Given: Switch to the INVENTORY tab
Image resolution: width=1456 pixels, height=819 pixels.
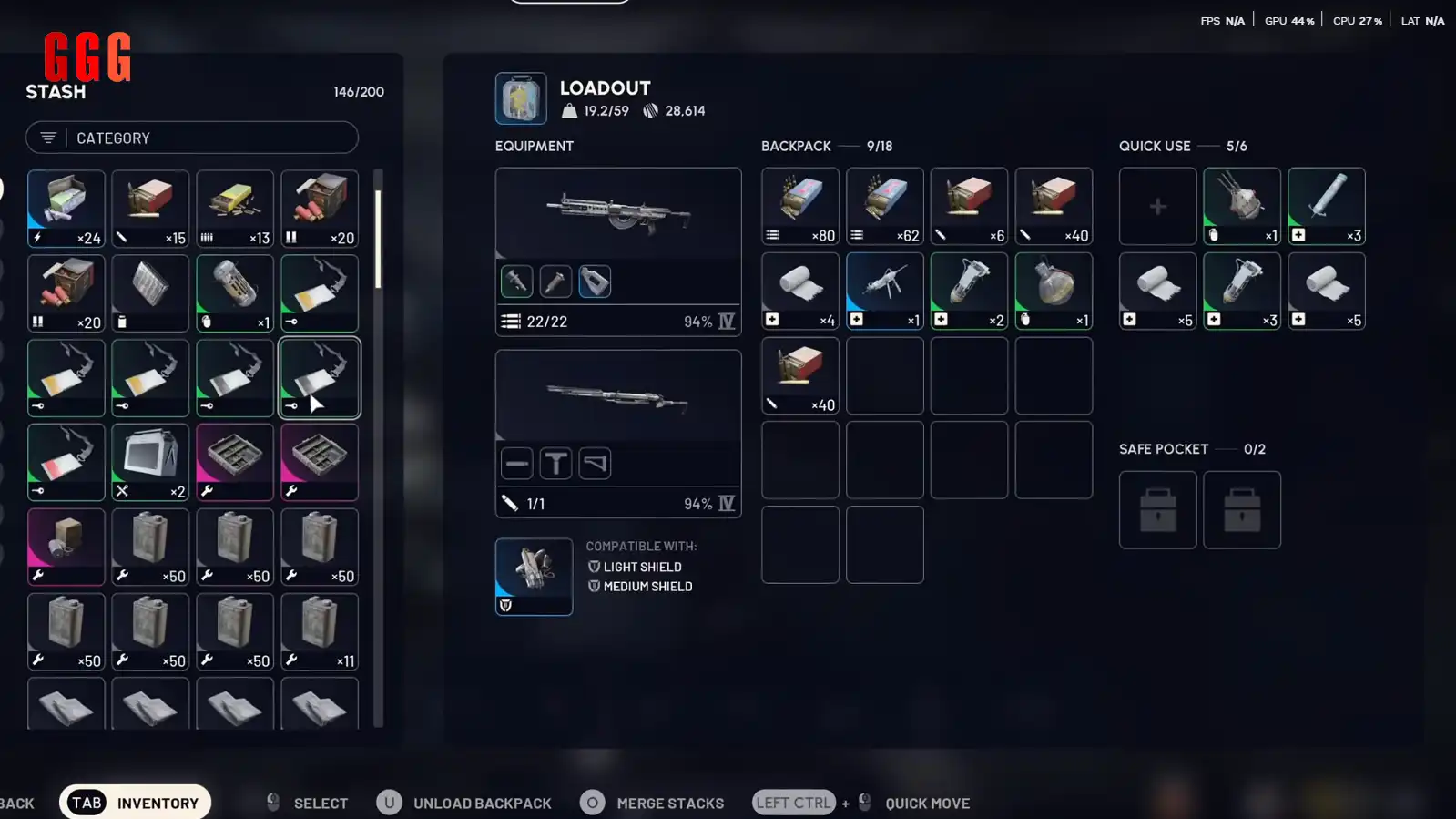Looking at the screenshot, I should (x=135, y=803).
